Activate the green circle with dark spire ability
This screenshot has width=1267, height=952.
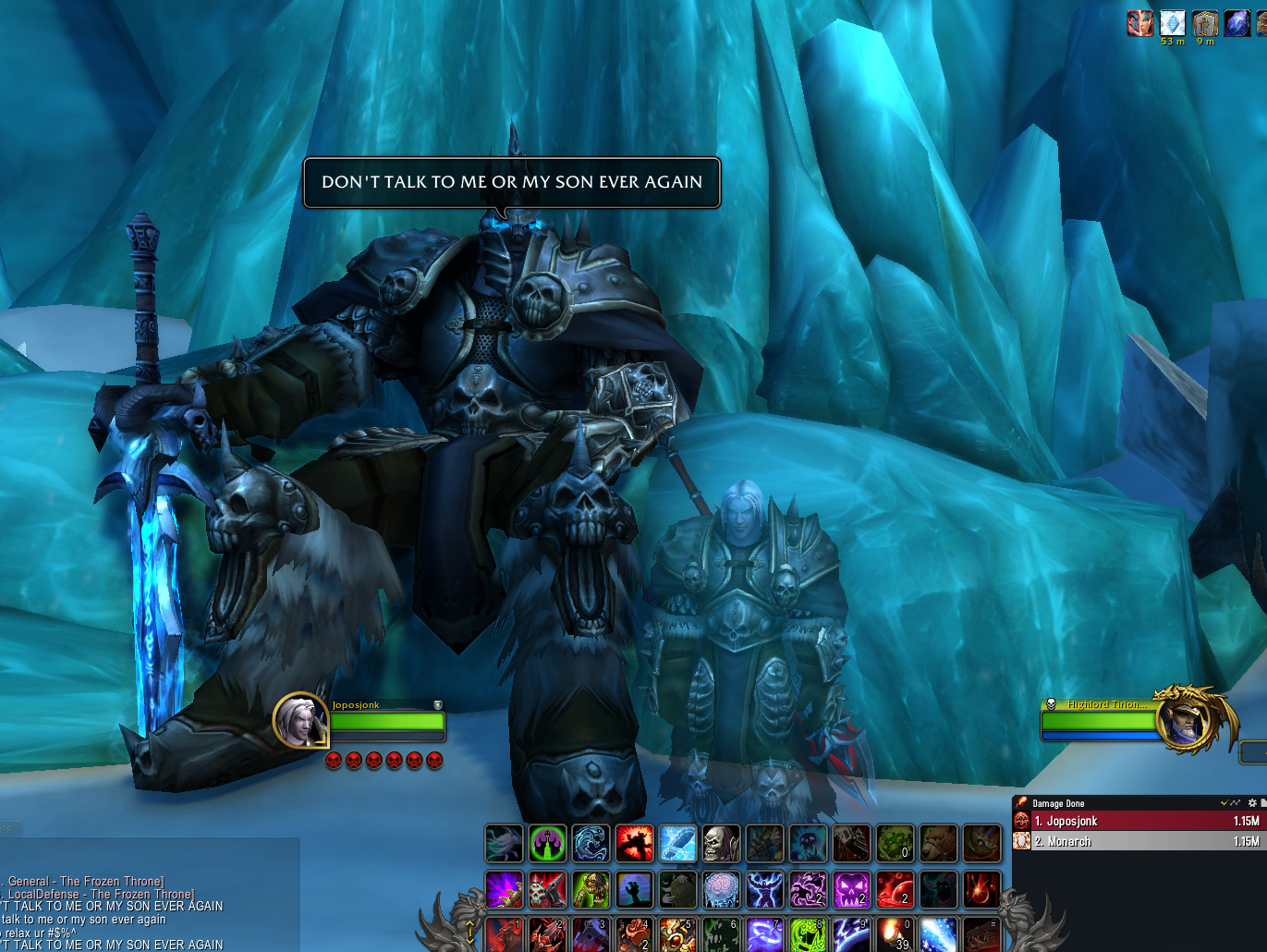pos(547,843)
